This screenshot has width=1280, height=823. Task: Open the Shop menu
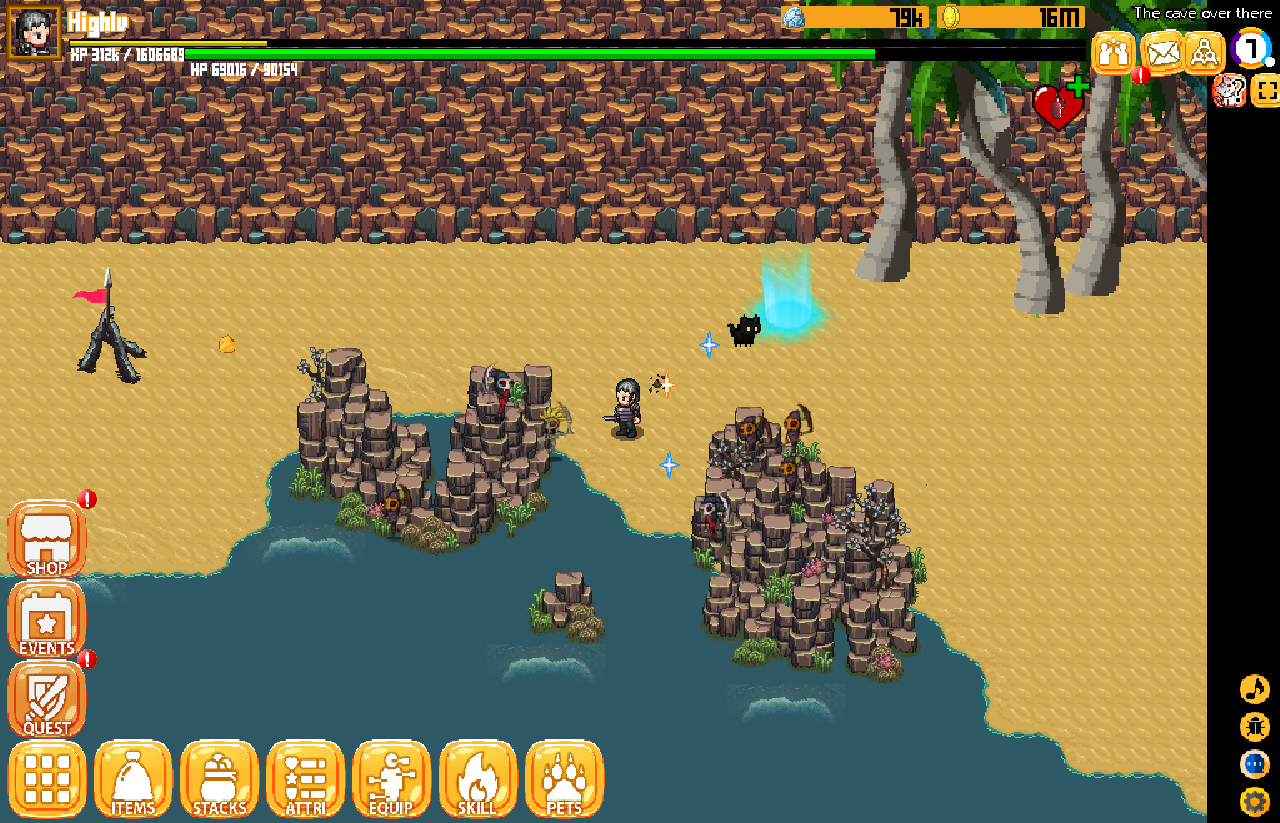47,540
